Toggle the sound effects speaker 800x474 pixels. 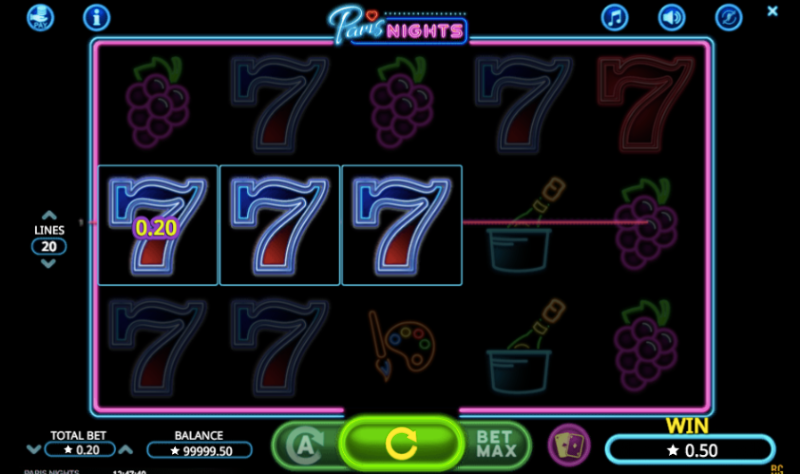coord(672,17)
